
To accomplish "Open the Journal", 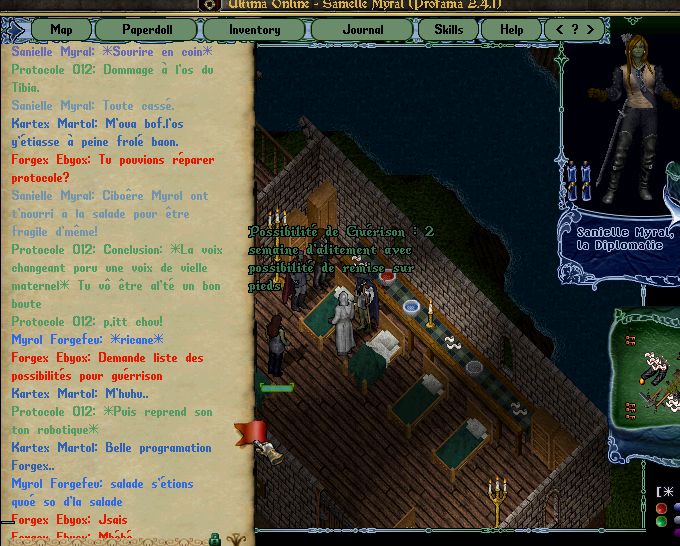I will coord(362,29).
